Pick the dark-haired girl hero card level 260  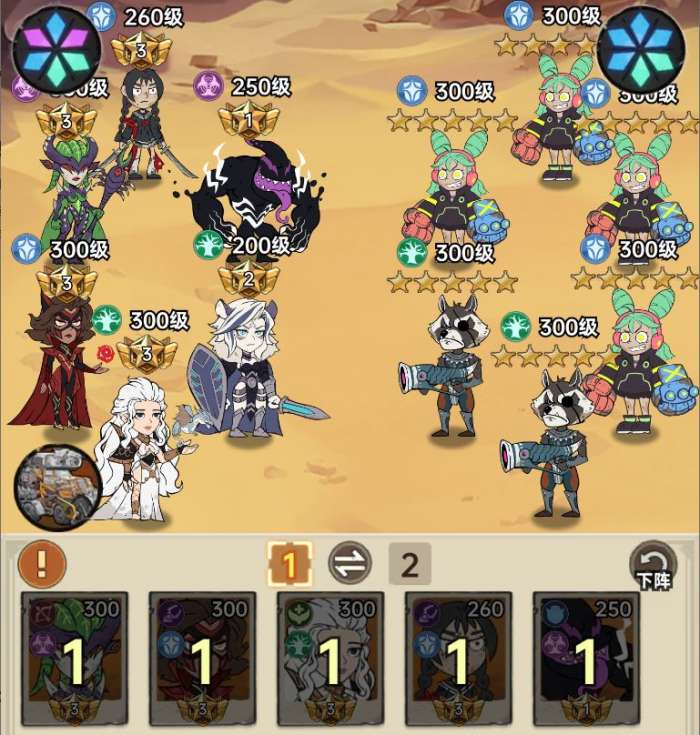click(458, 655)
